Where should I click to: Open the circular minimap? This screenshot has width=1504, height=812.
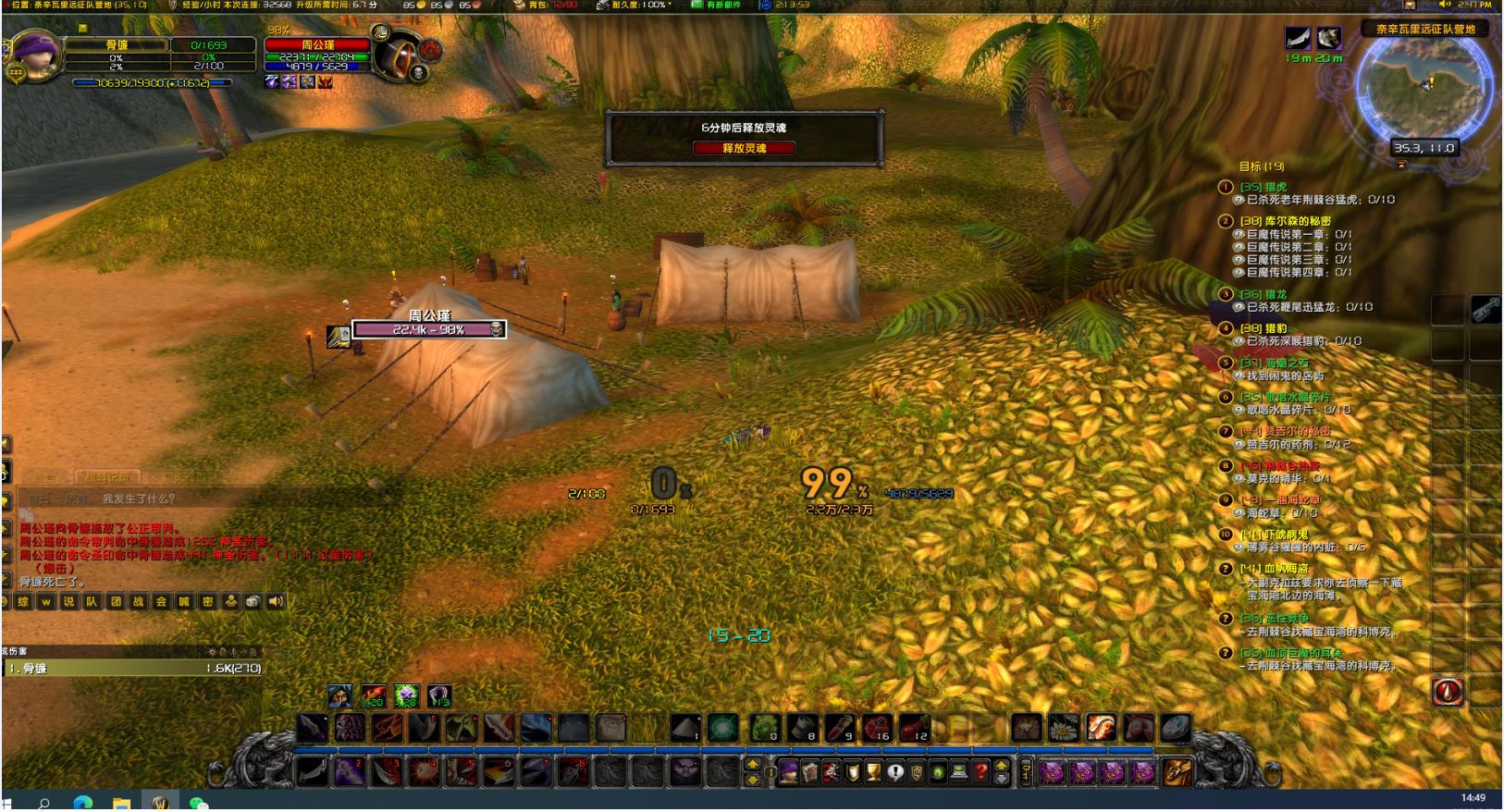tap(1423, 88)
